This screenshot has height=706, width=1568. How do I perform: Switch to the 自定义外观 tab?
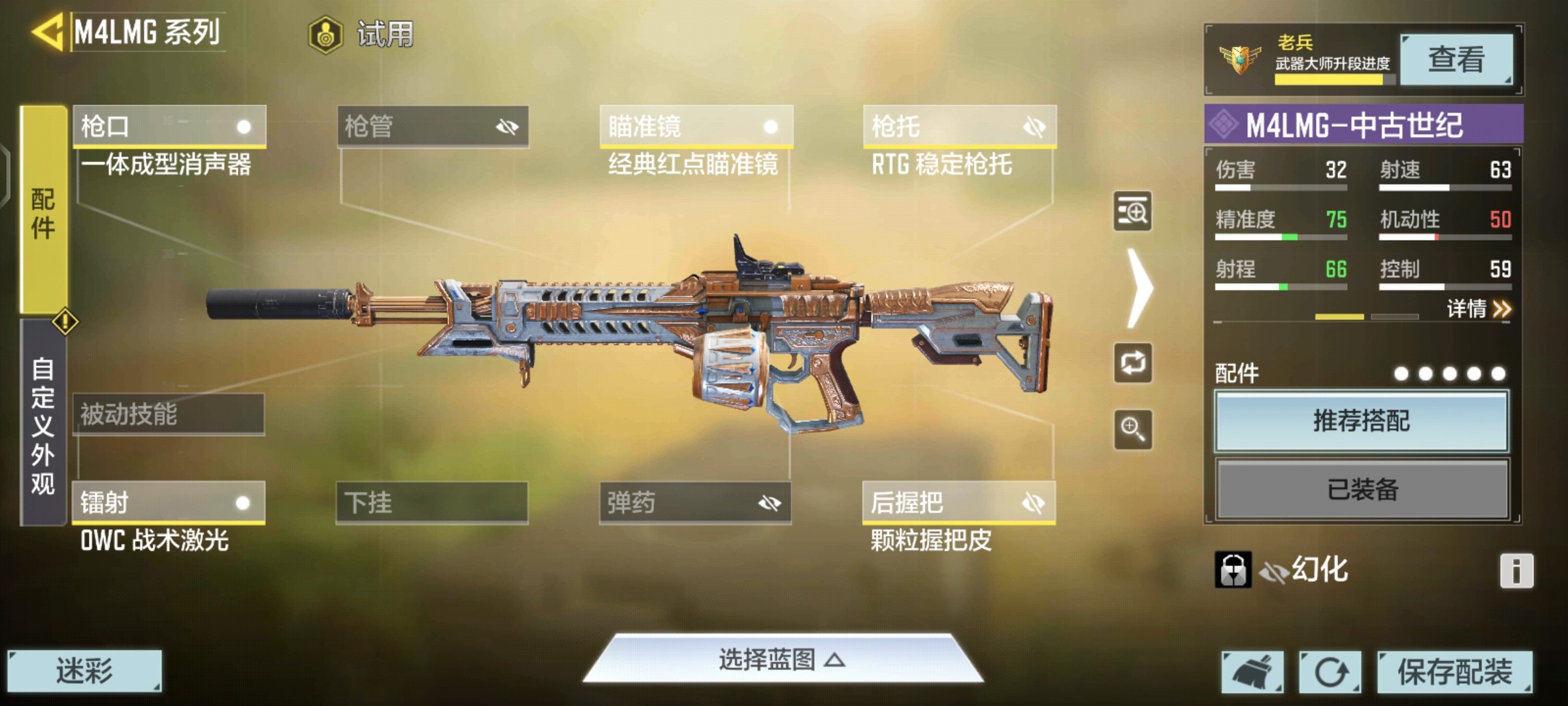point(43,425)
